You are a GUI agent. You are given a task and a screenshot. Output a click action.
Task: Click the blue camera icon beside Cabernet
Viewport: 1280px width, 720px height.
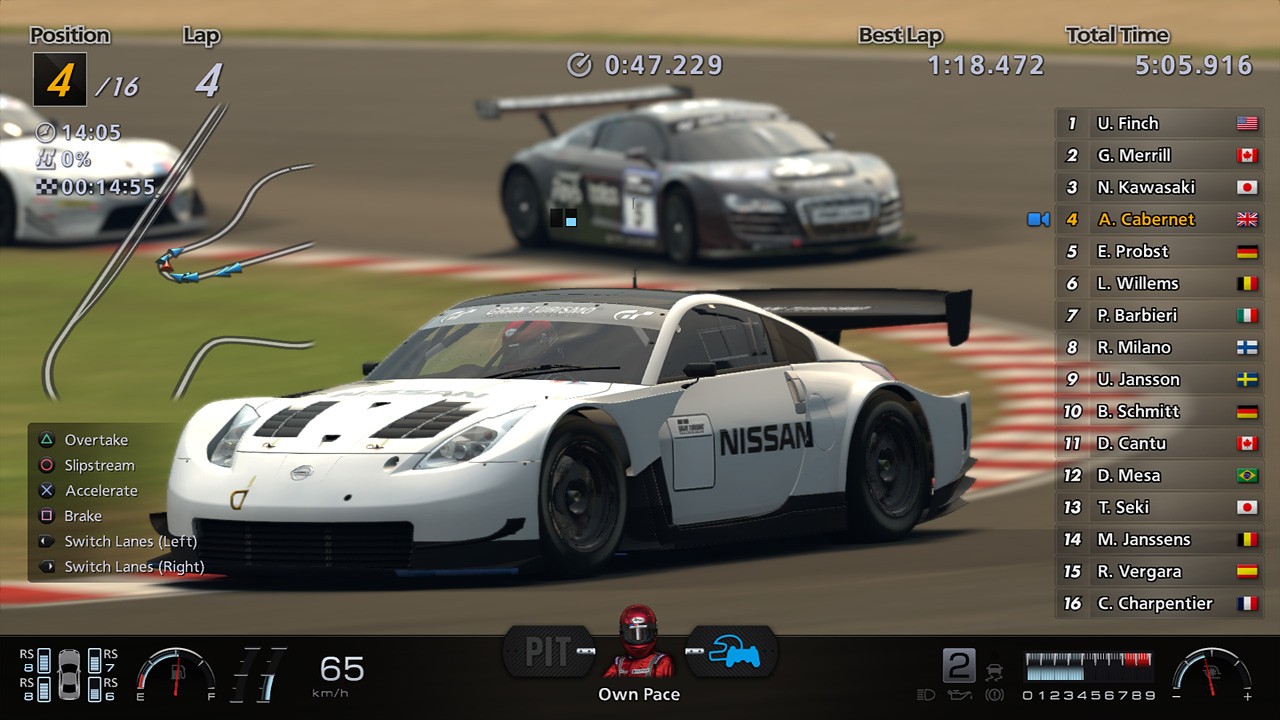click(1038, 219)
